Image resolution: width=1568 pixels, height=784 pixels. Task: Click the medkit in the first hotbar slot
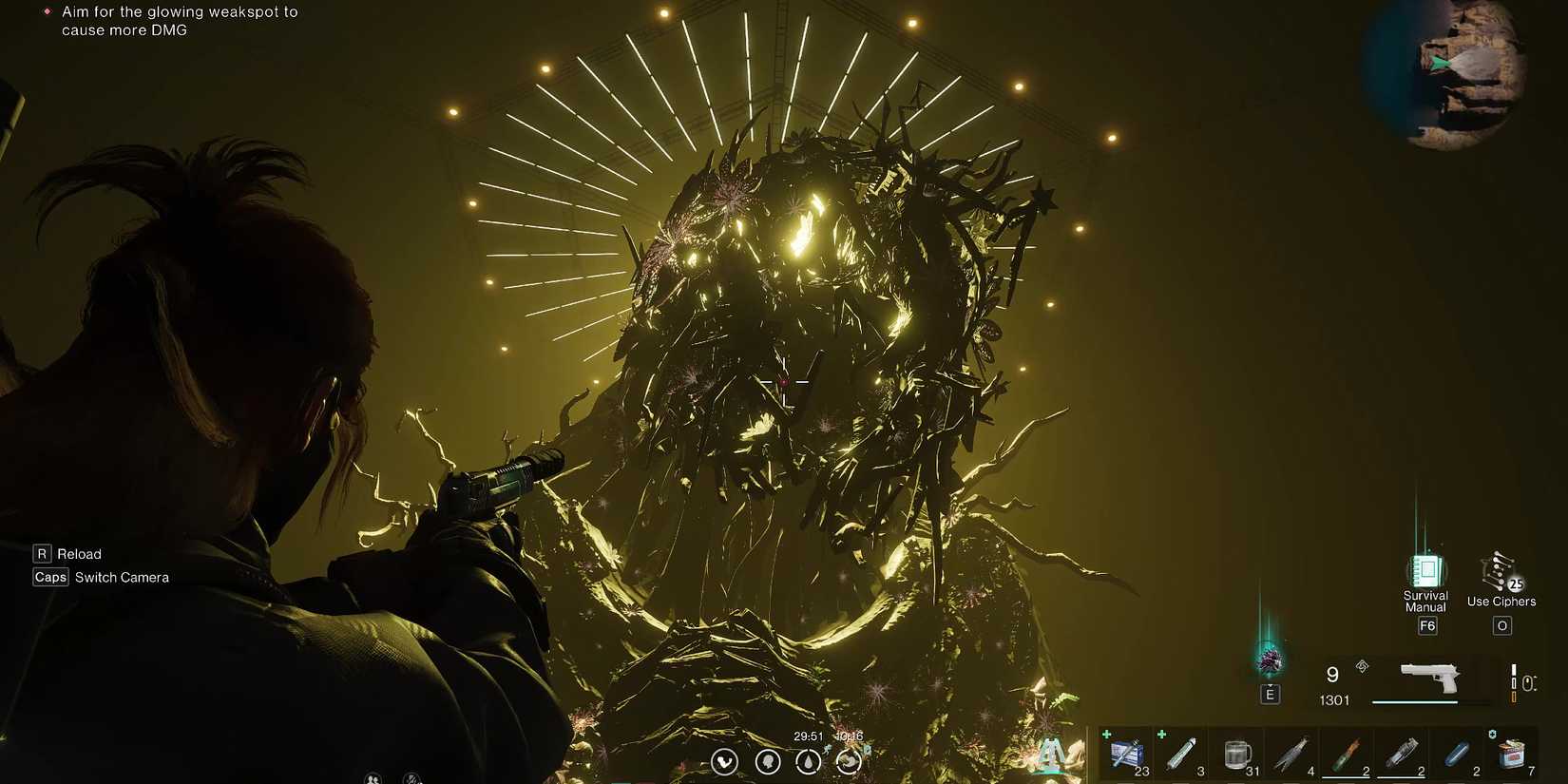(1126, 754)
